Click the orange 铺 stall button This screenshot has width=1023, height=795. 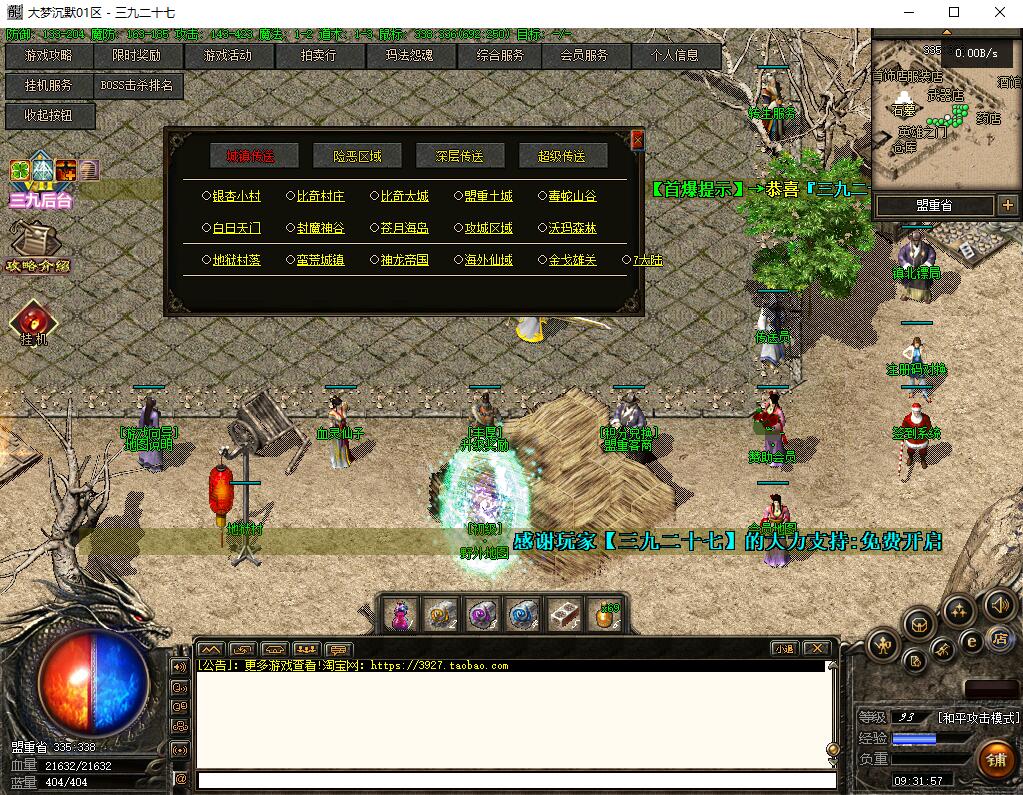tap(995, 760)
